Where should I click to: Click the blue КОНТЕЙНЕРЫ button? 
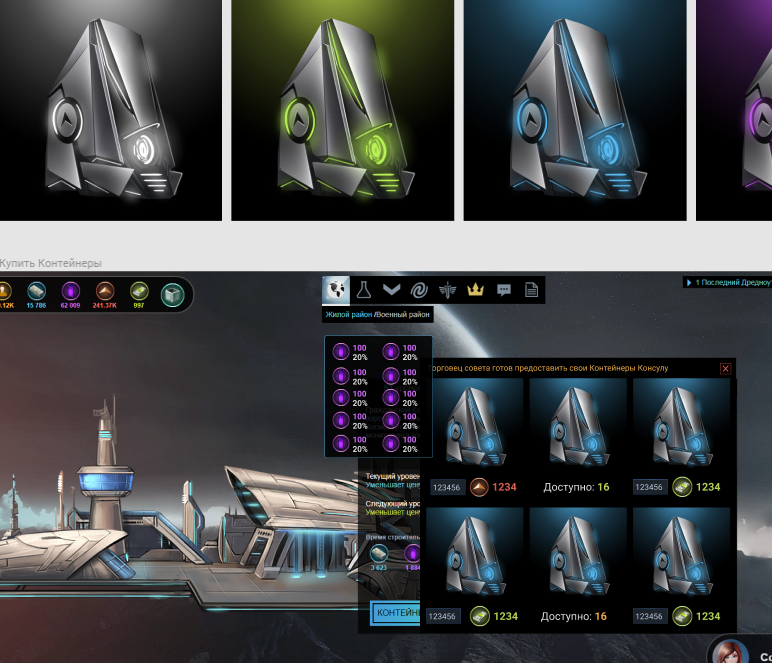tap(396, 612)
